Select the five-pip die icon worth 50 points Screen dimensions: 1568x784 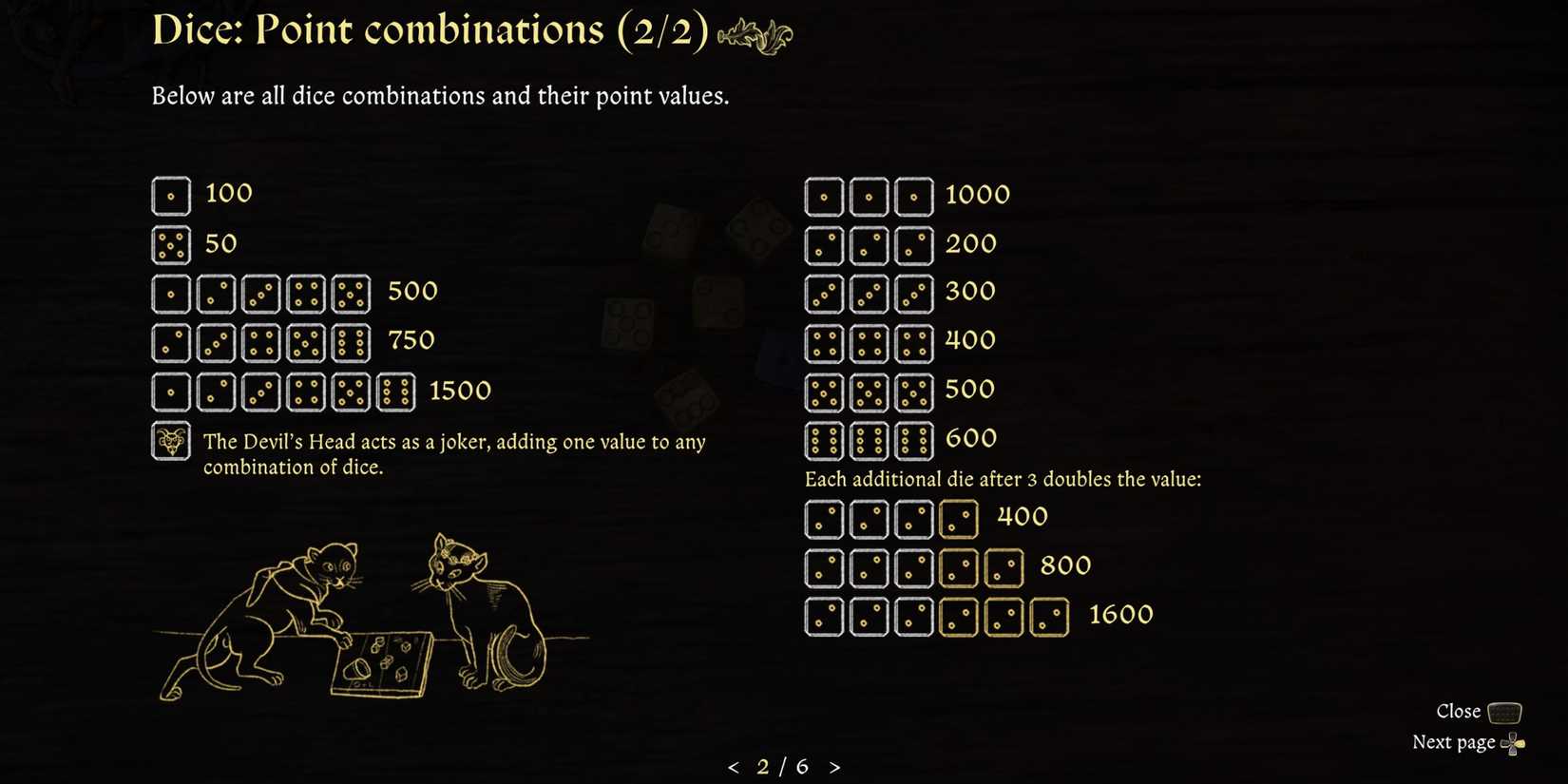pos(171,244)
